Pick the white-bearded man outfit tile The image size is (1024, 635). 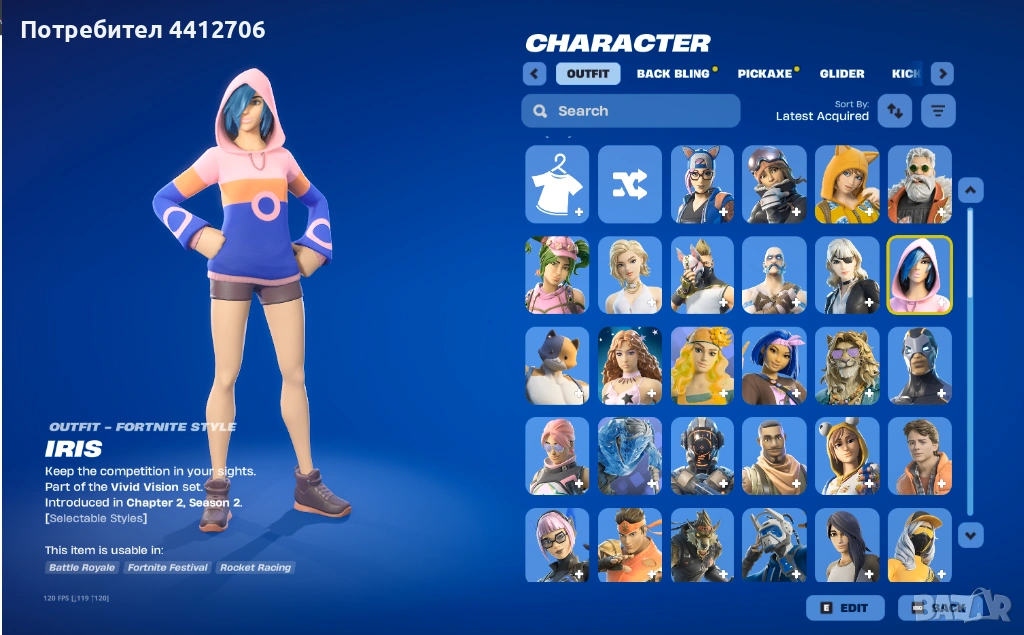[920, 184]
